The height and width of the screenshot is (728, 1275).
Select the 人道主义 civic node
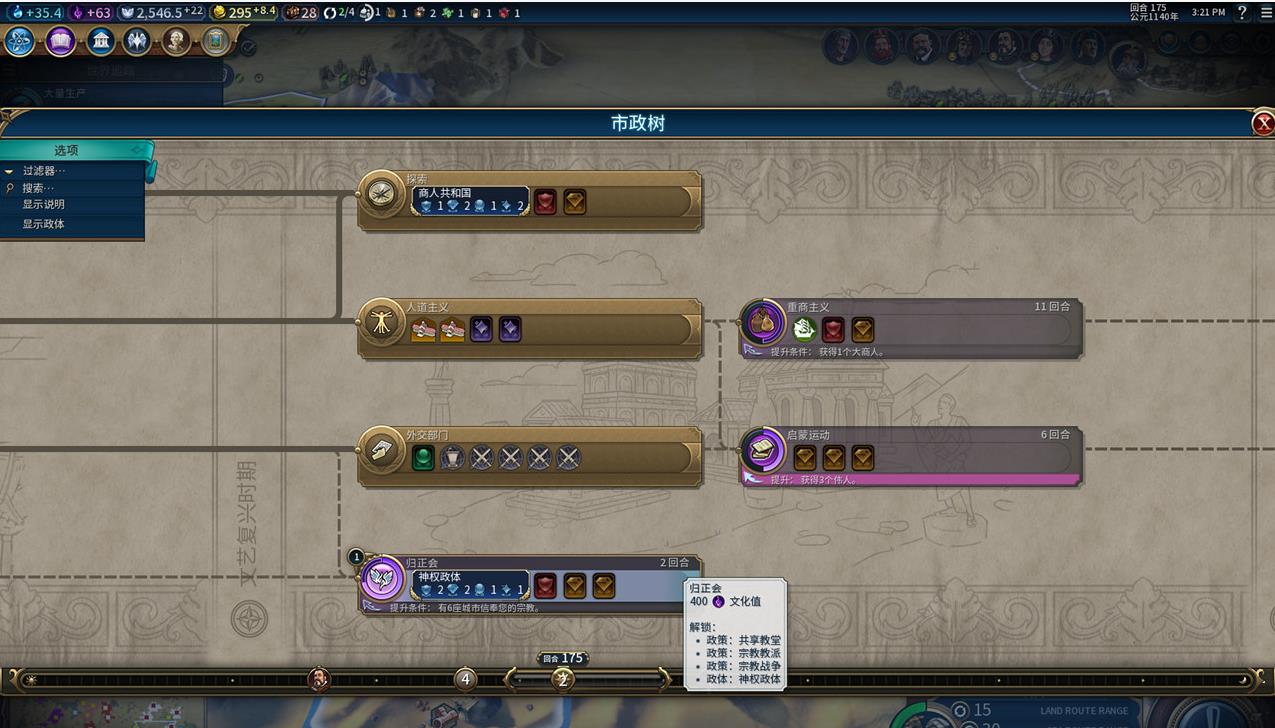point(381,322)
